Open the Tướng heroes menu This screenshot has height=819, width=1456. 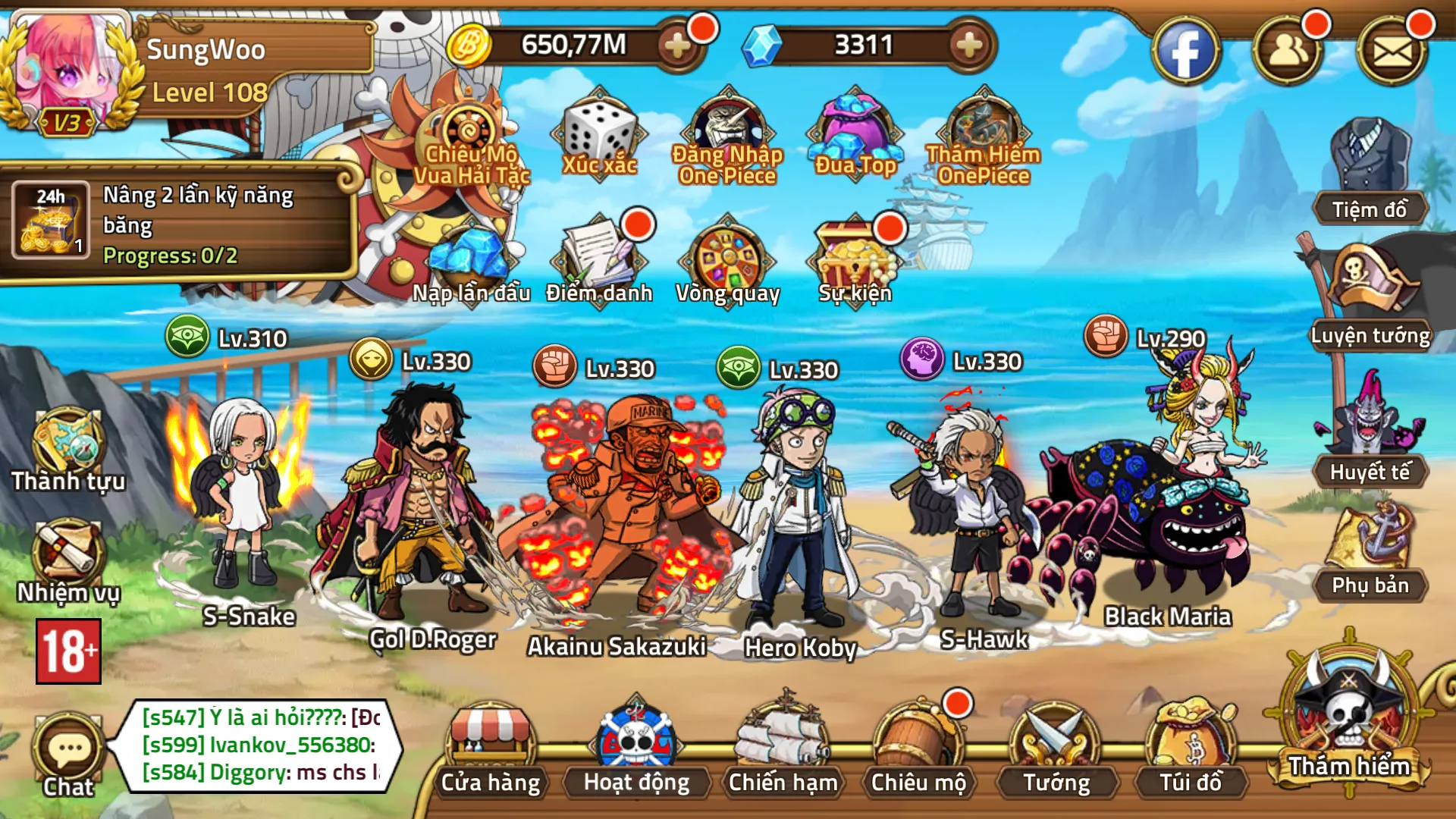click(1056, 751)
